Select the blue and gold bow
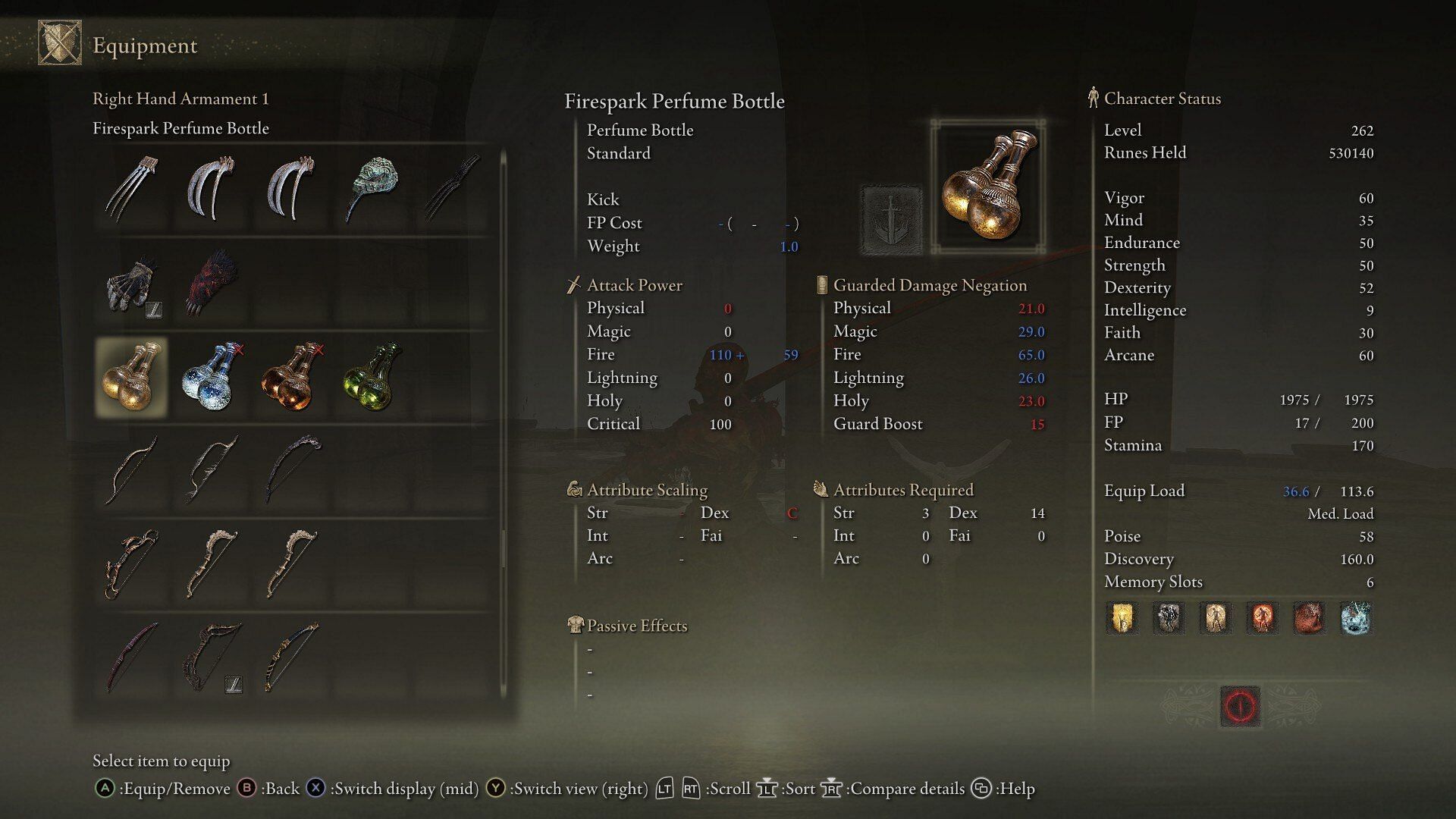The height and width of the screenshot is (819, 1456). click(x=292, y=657)
